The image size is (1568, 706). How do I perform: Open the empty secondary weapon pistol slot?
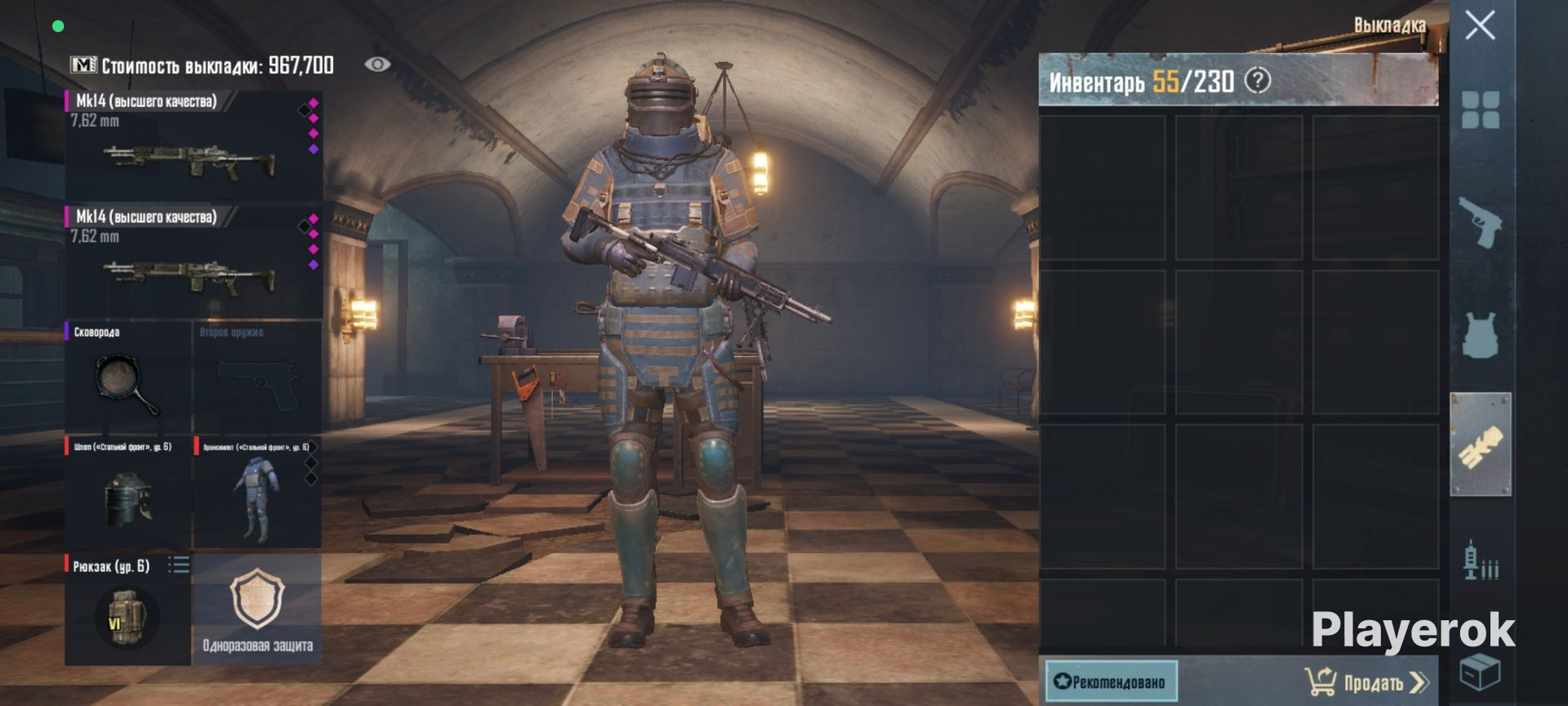257,378
